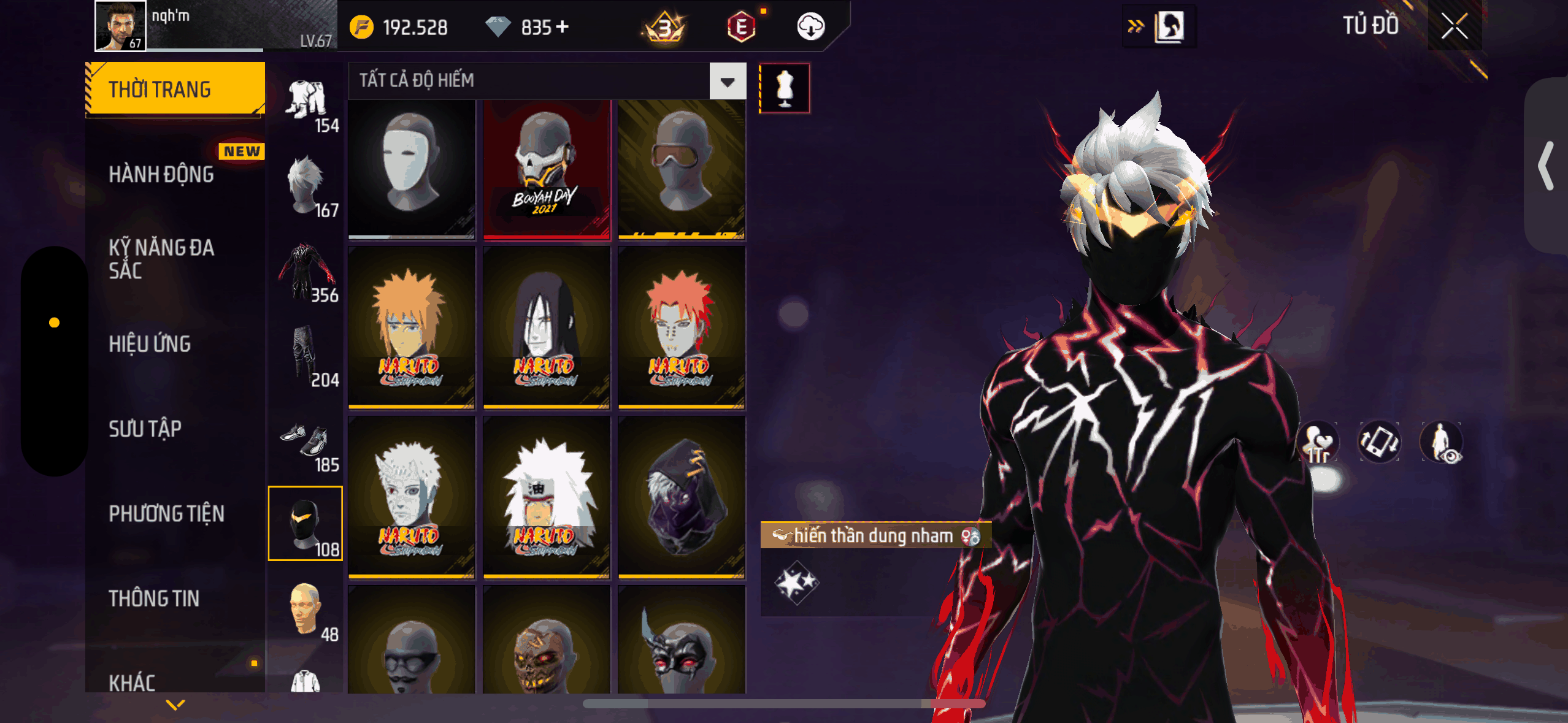The height and width of the screenshot is (723, 1568).
Task: Close the wardrobe screen
Action: point(1454,26)
